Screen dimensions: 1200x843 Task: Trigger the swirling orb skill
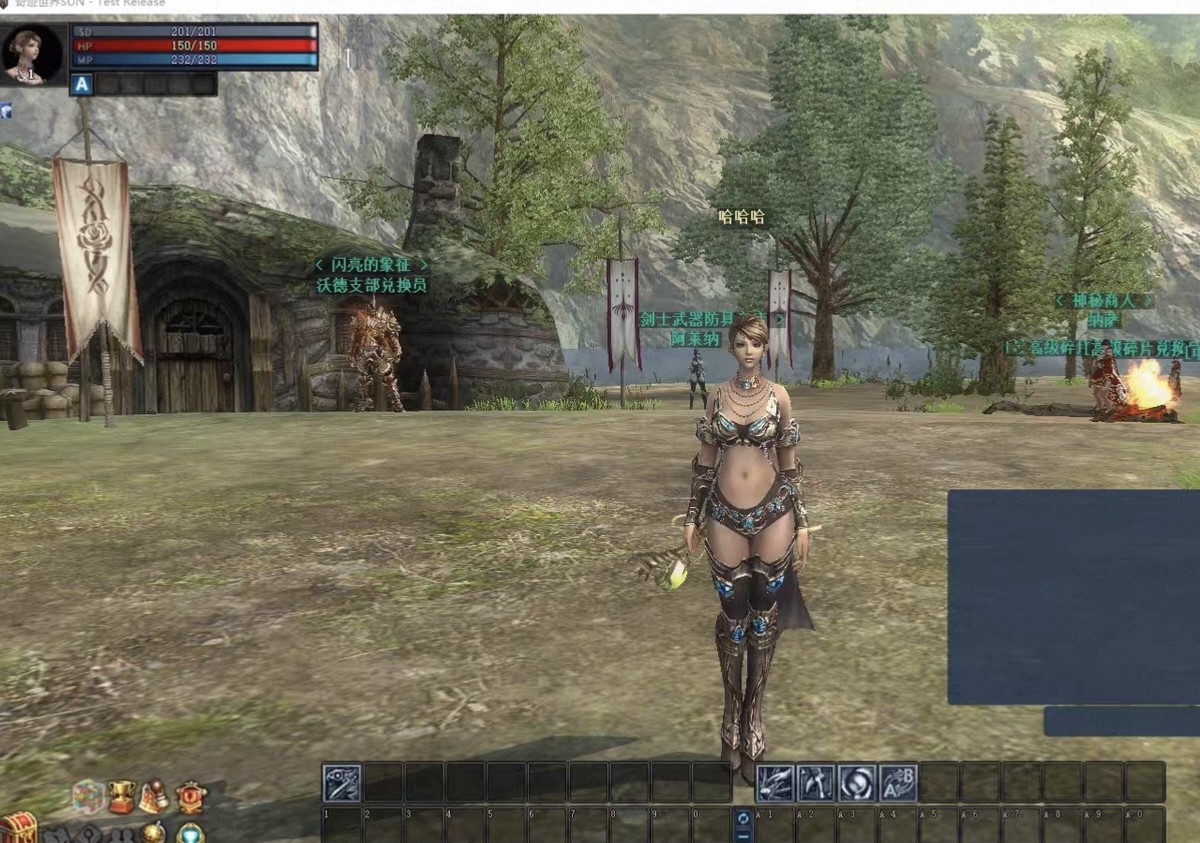[857, 782]
